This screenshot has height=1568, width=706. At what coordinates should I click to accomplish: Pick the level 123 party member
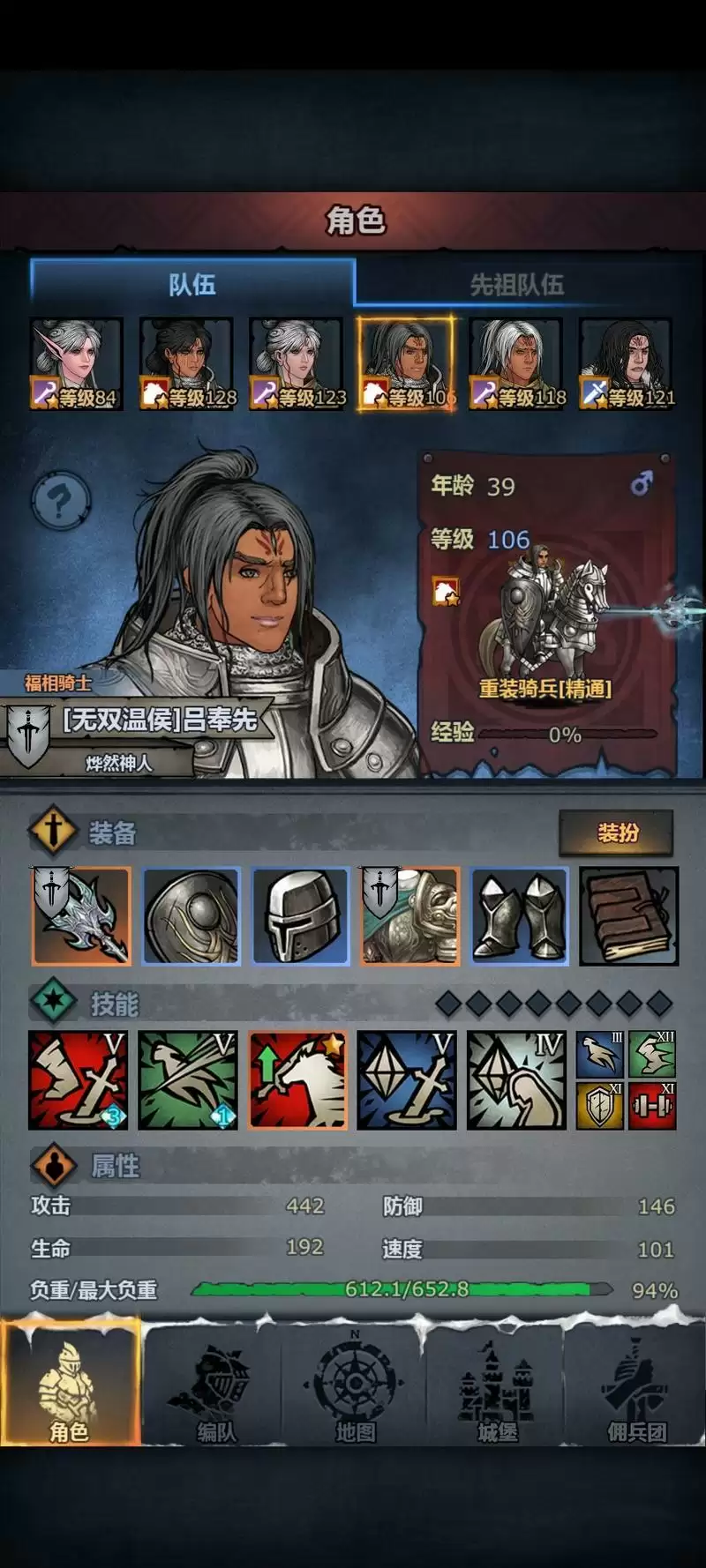pos(297,364)
